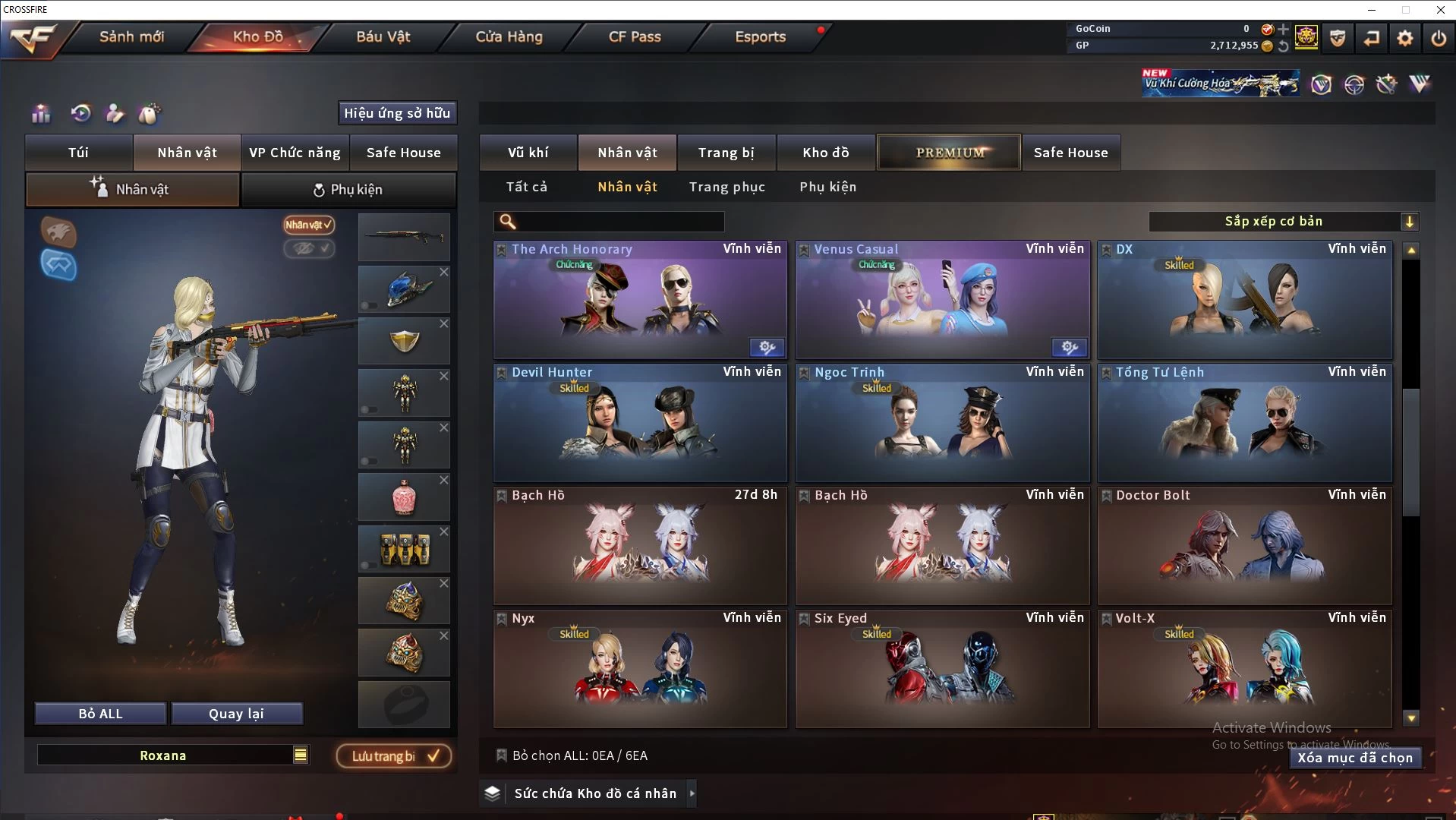
Task: Select the PREMIUM inventory tab
Action: (949, 153)
